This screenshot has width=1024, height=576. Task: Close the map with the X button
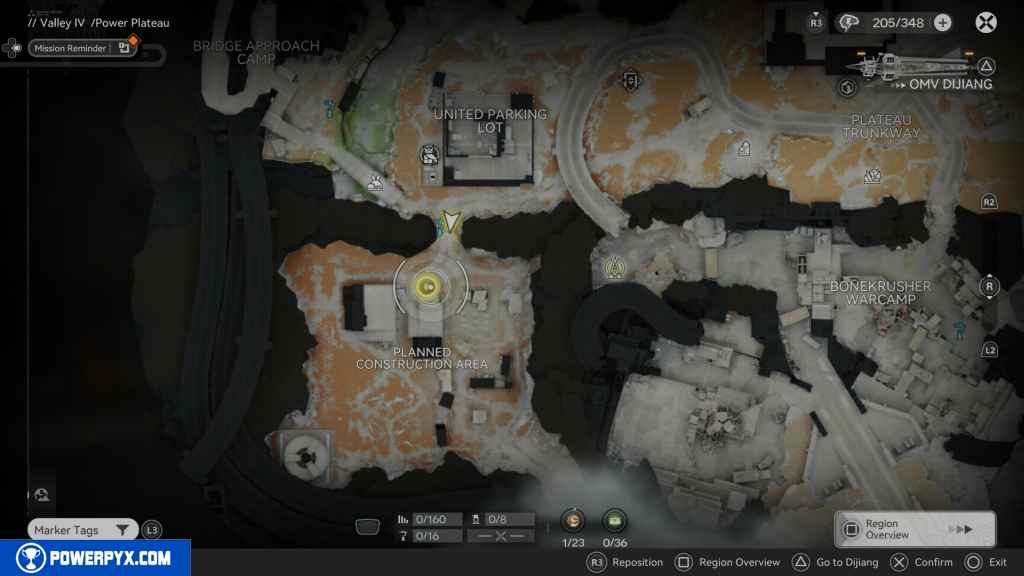tap(986, 22)
